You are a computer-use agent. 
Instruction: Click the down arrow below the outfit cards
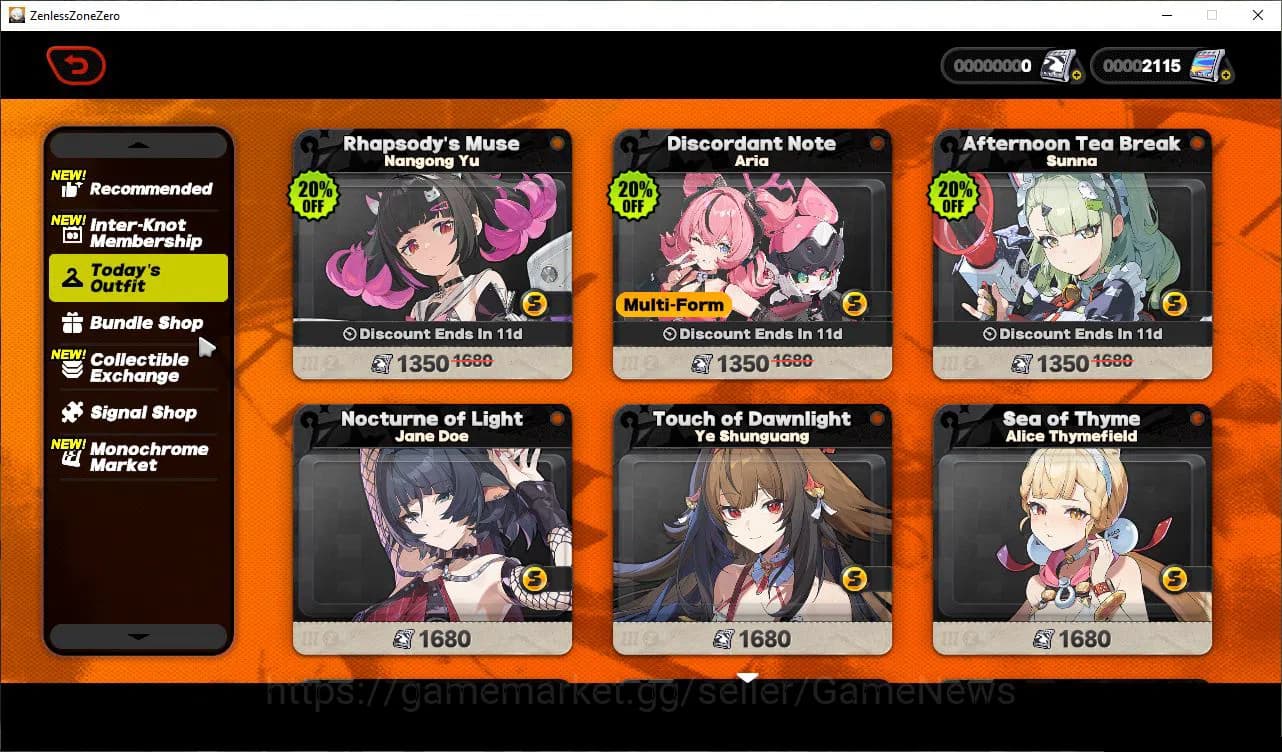coord(747,677)
